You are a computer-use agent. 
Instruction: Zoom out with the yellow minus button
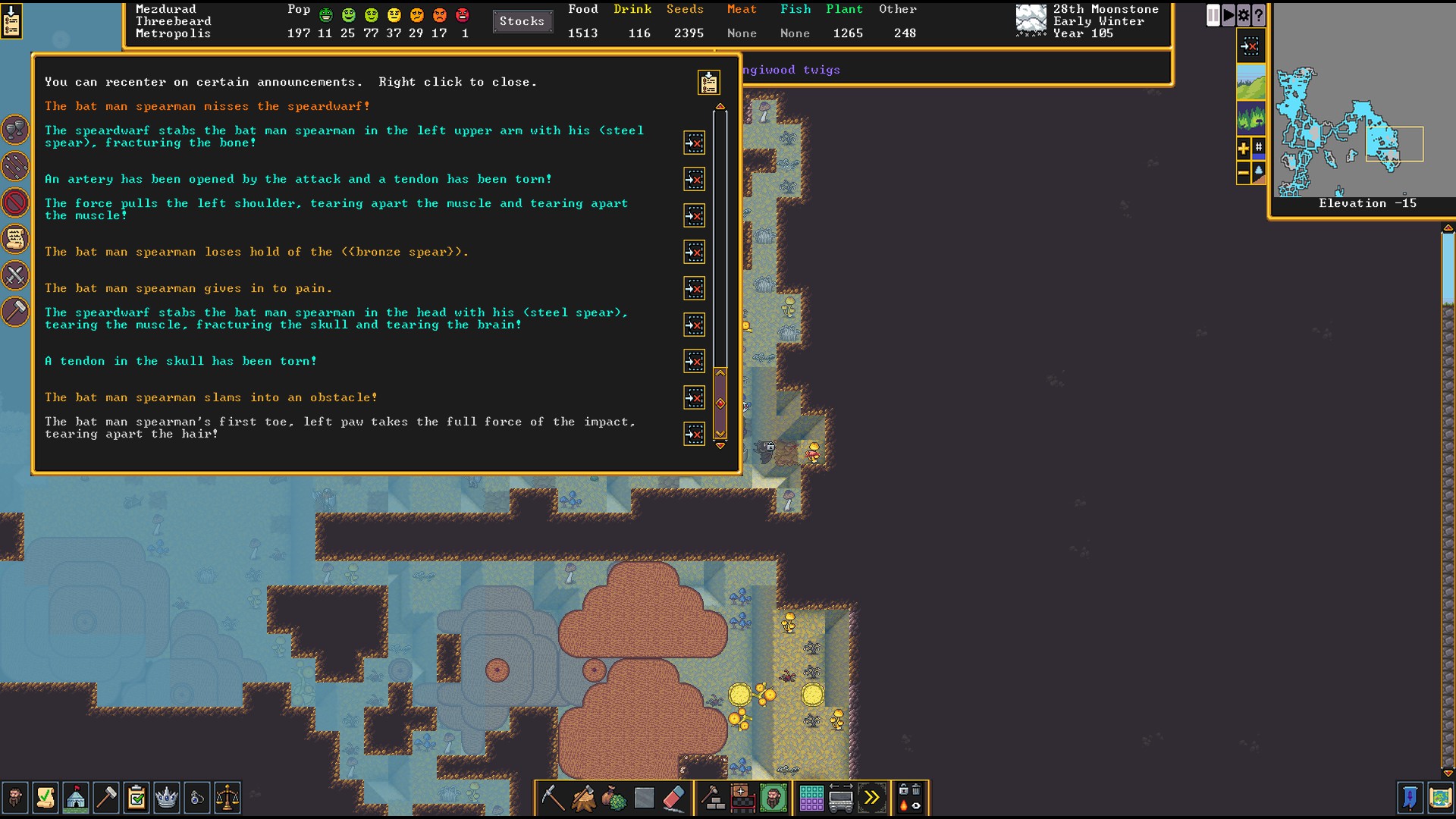(x=1243, y=174)
